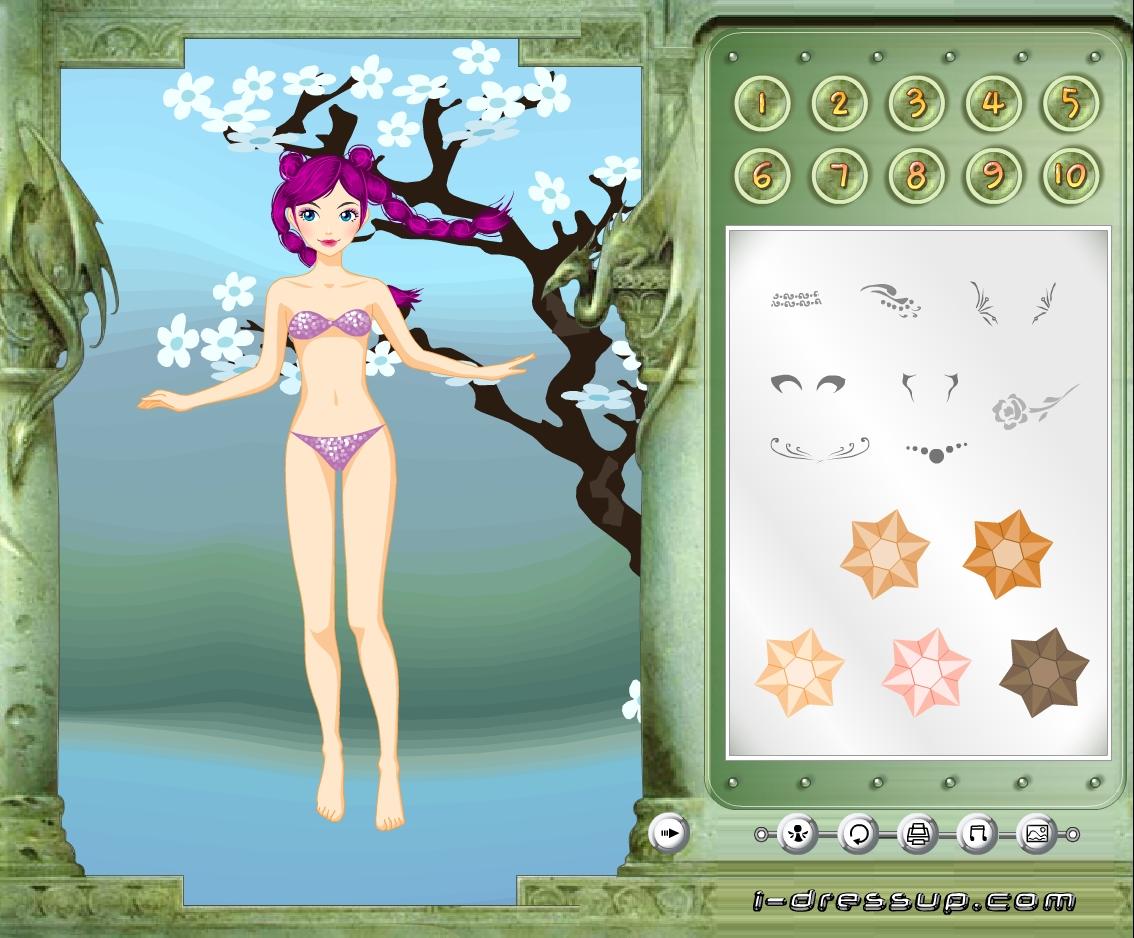Choose category 10
1134x938 pixels.
(1070, 176)
